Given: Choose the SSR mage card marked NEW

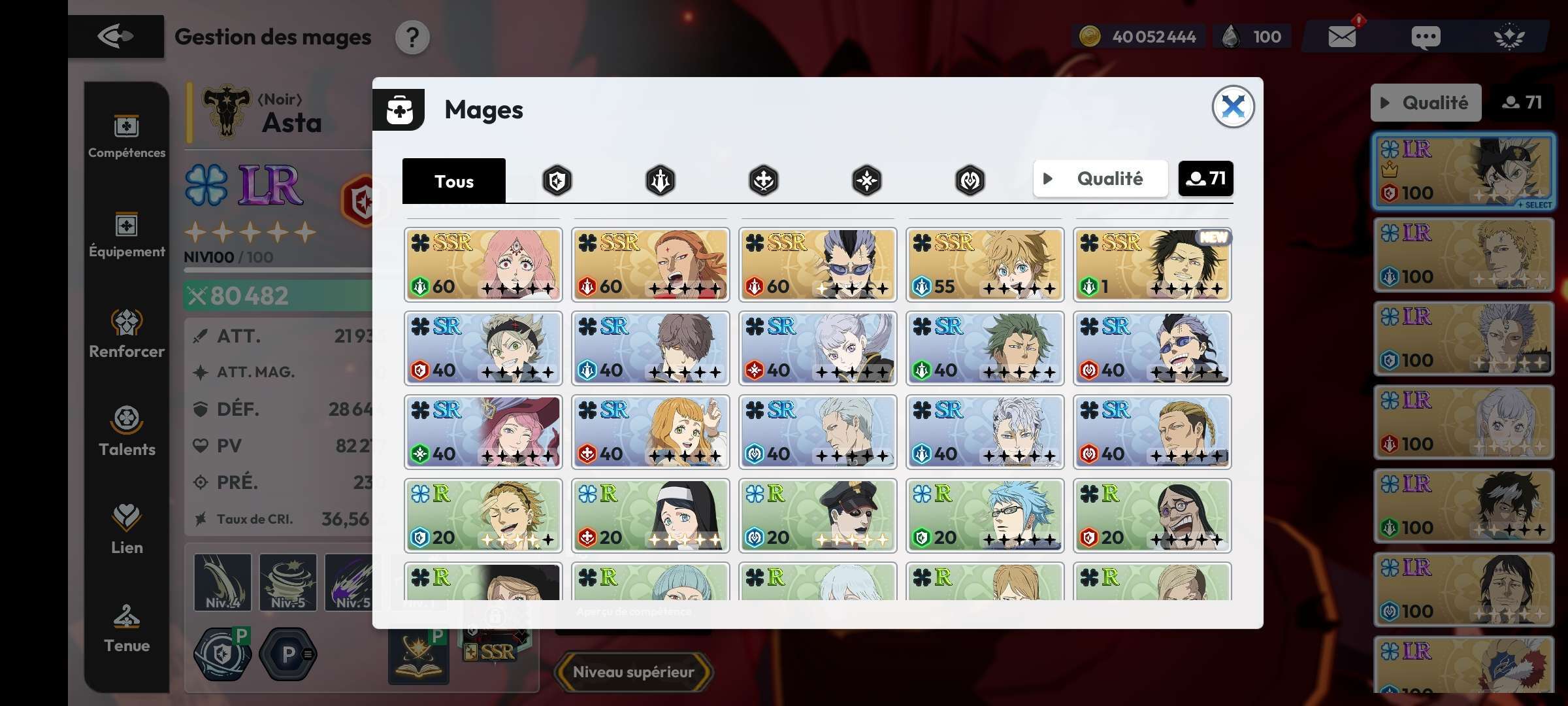Looking at the screenshot, I should coord(1152,265).
